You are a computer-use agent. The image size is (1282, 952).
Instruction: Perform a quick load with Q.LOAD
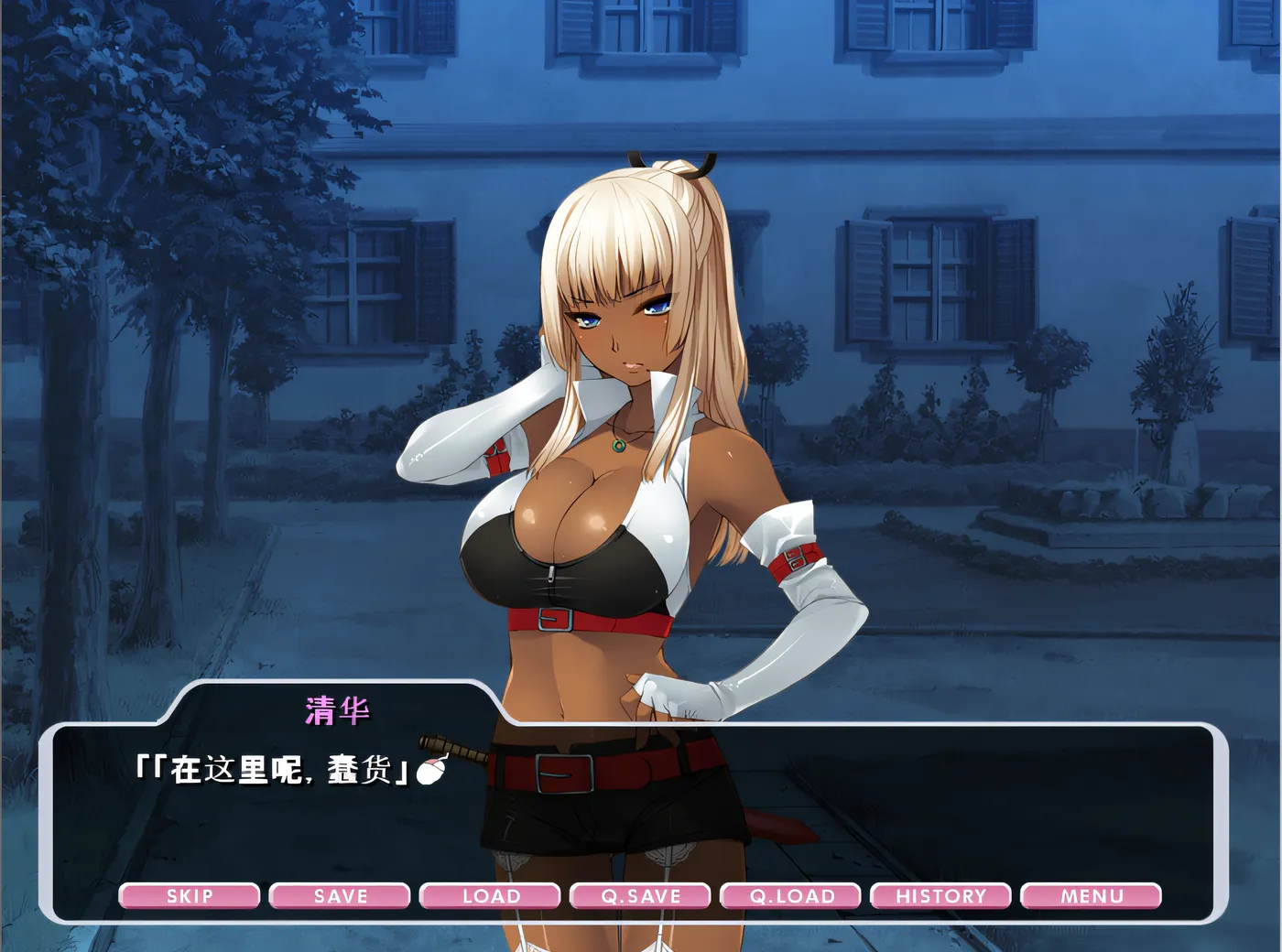click(791, 896)
